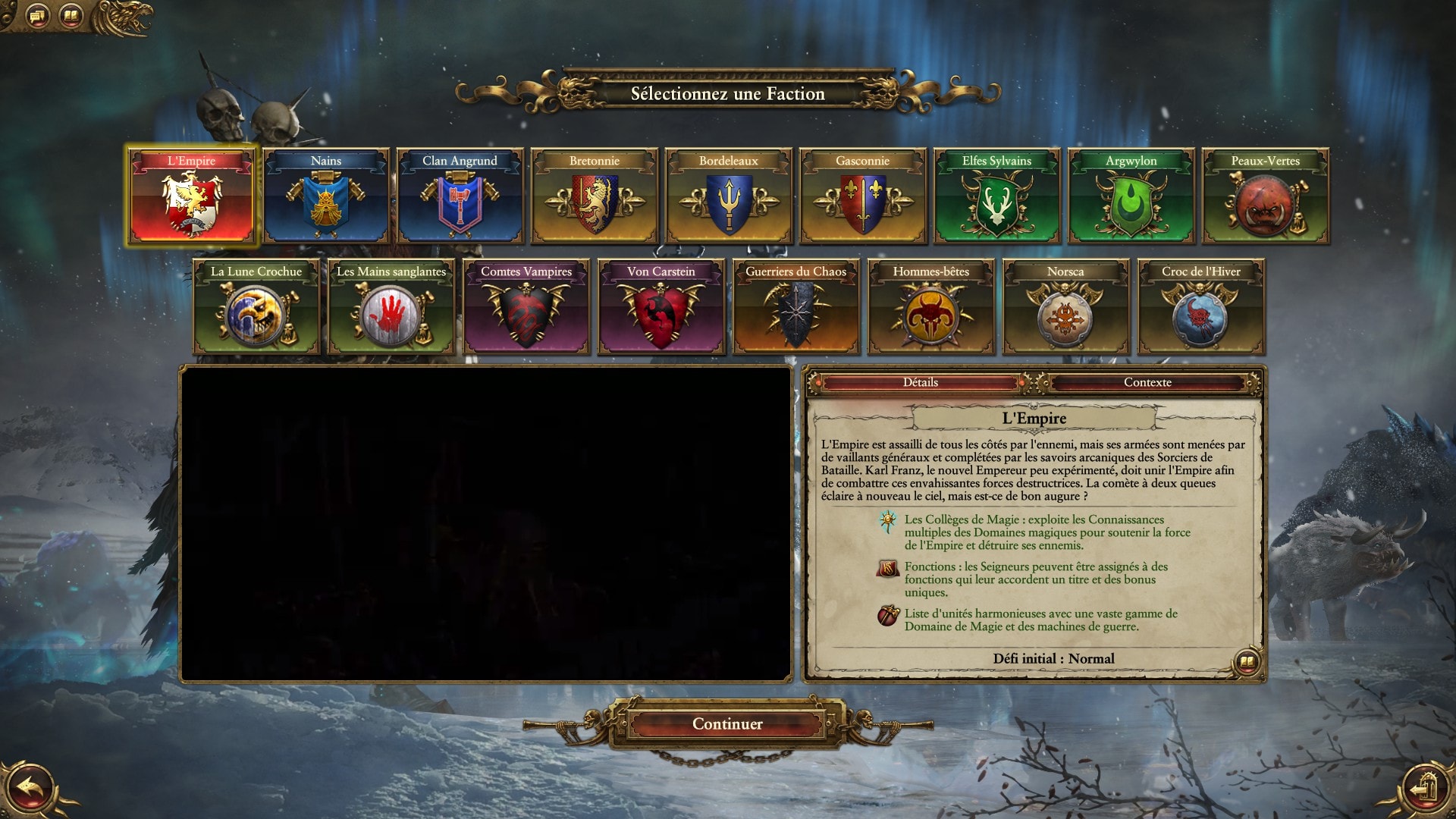1456x819 pixels.
Task: Select the Von Carstein faction card
Action: pyautogui.click(x=661, y=308)
